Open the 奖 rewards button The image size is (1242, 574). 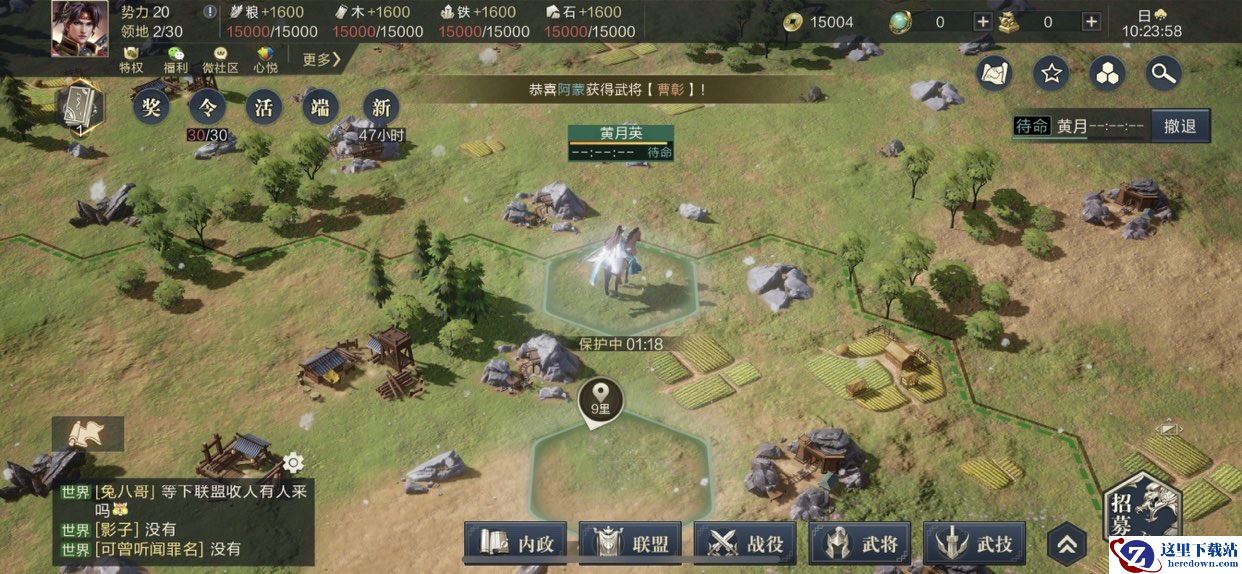[x=152, y=107]
